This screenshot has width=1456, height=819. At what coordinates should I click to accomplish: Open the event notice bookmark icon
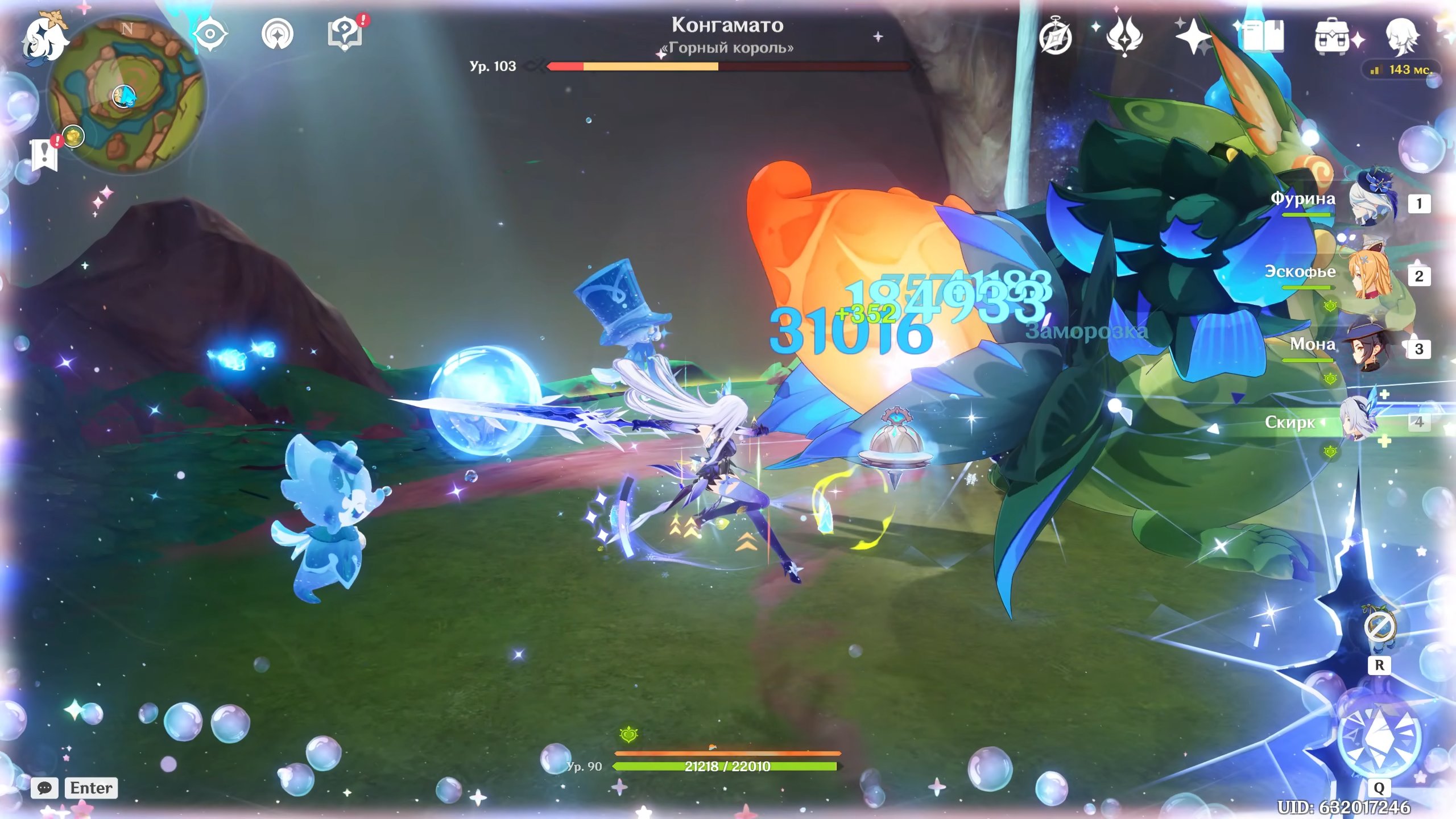pyautogui.click(x=44, y=155)
